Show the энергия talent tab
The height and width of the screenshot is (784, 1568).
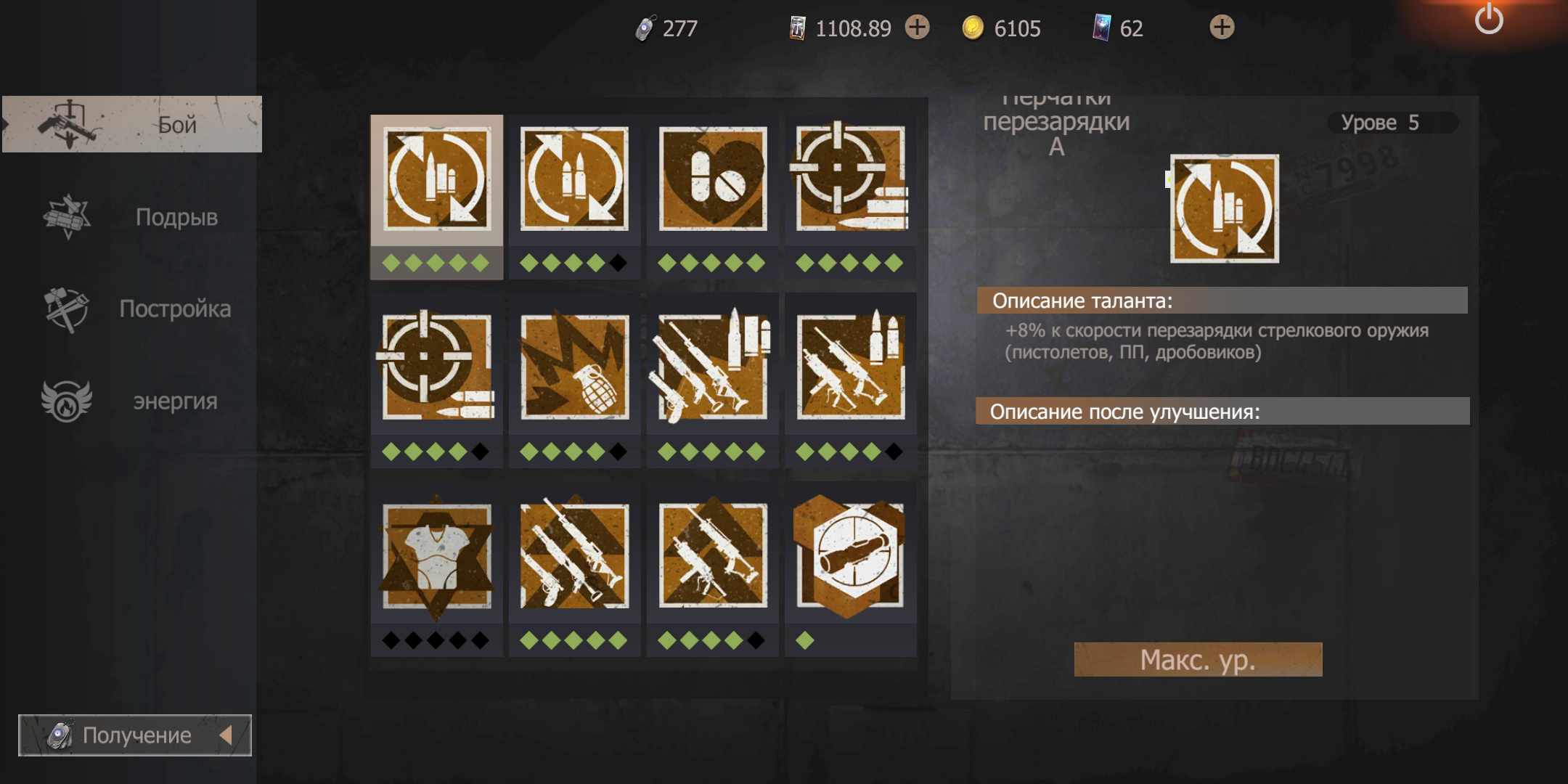pos(132,401)
